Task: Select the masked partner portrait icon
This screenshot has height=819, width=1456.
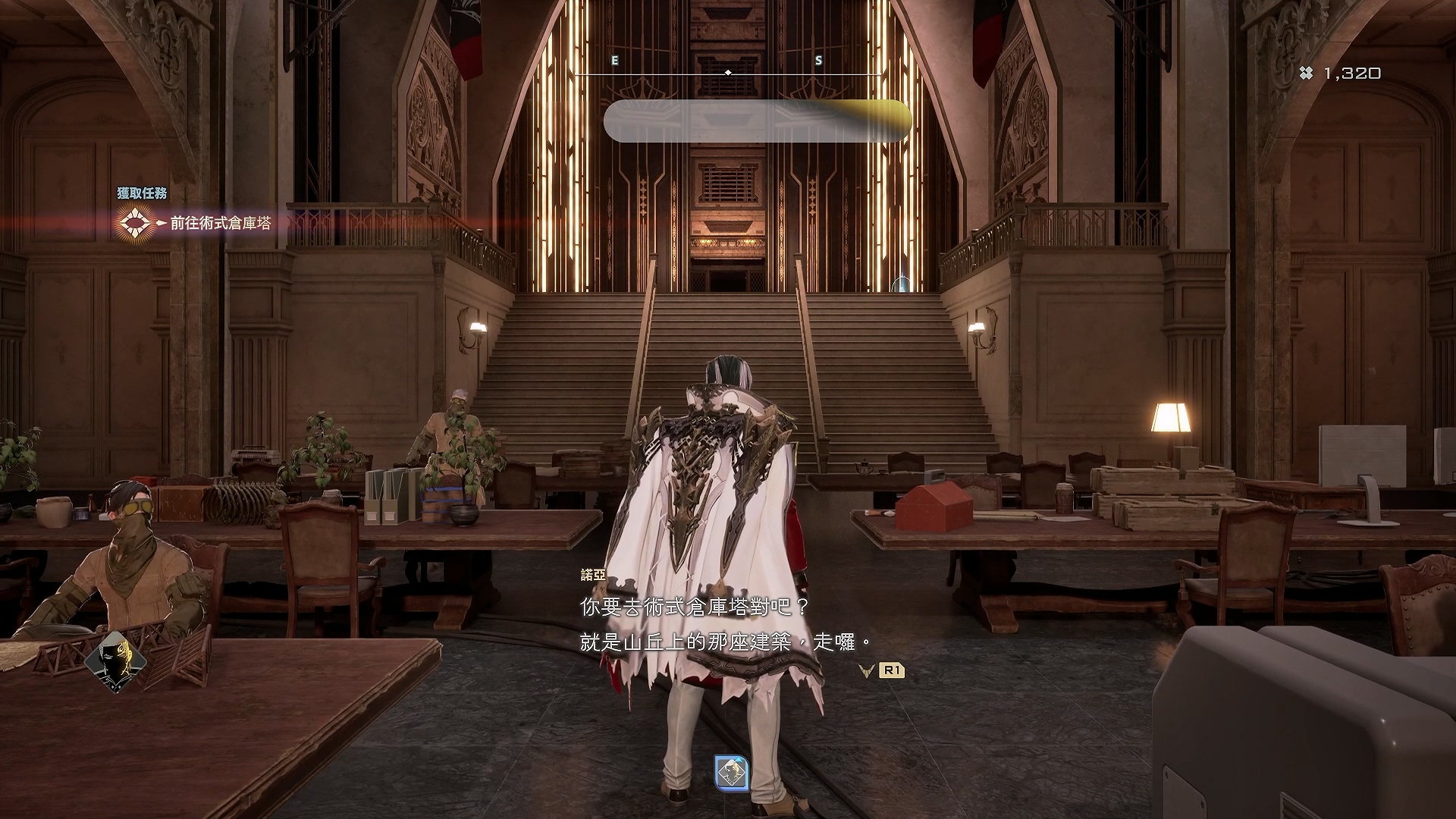Action: pos(115,661)
